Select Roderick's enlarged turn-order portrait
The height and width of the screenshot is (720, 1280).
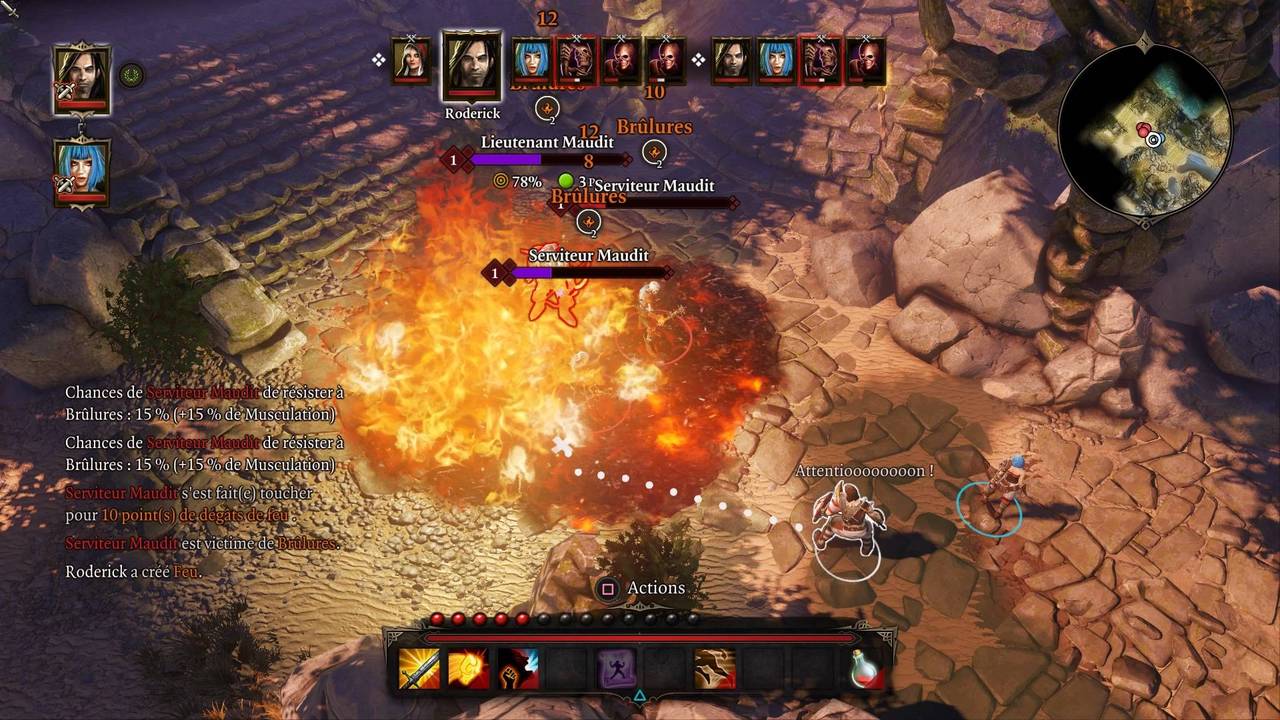pos(471,66)
